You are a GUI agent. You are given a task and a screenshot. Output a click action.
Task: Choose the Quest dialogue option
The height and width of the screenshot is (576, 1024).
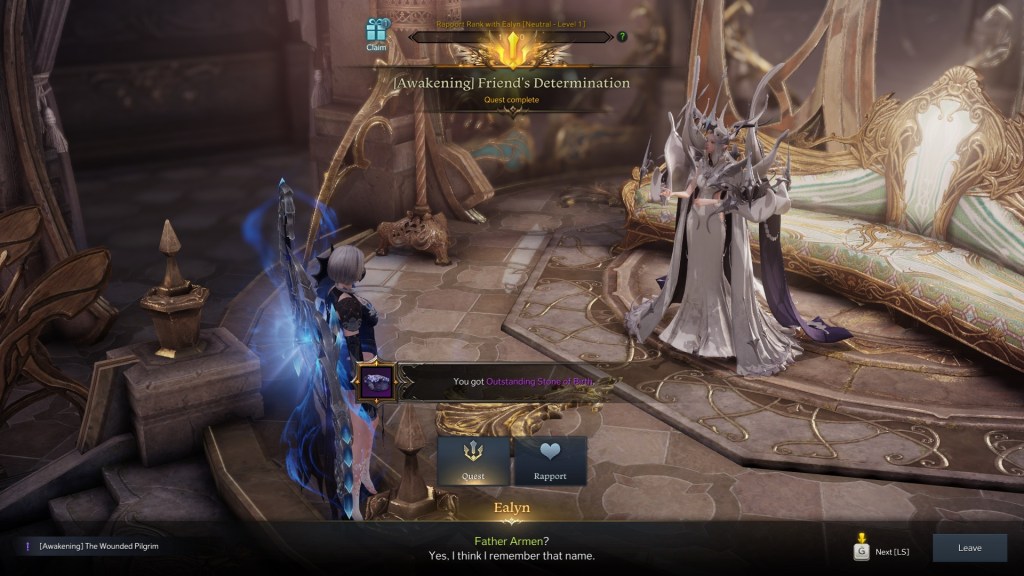tap(473, 461)
